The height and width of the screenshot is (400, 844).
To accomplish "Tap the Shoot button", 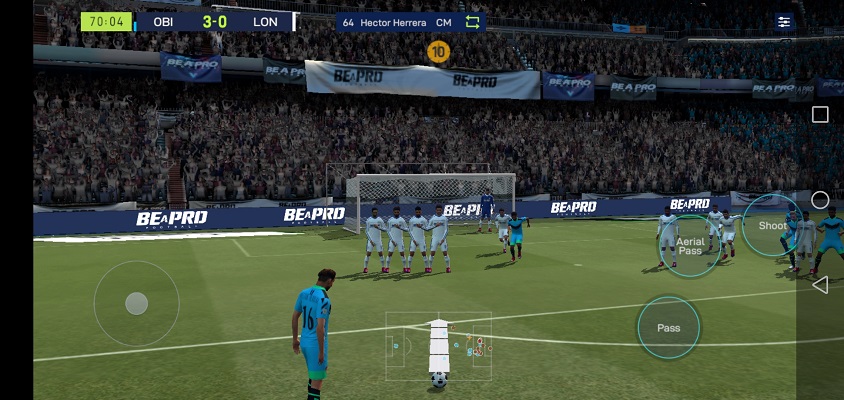I will pyautogui.click(x=772, y=225).
